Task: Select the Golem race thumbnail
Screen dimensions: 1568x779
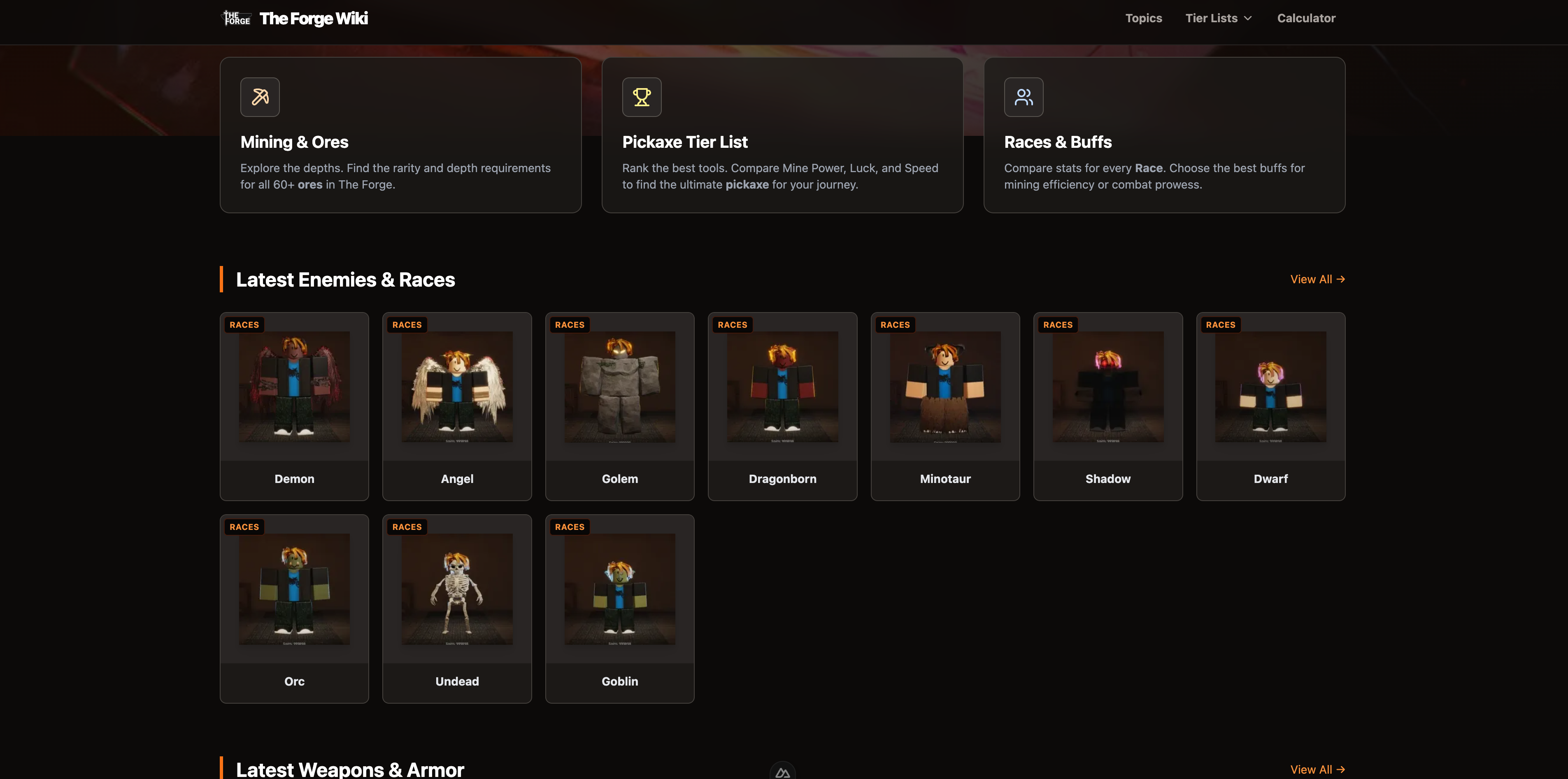Action: [x=620, y=387]
